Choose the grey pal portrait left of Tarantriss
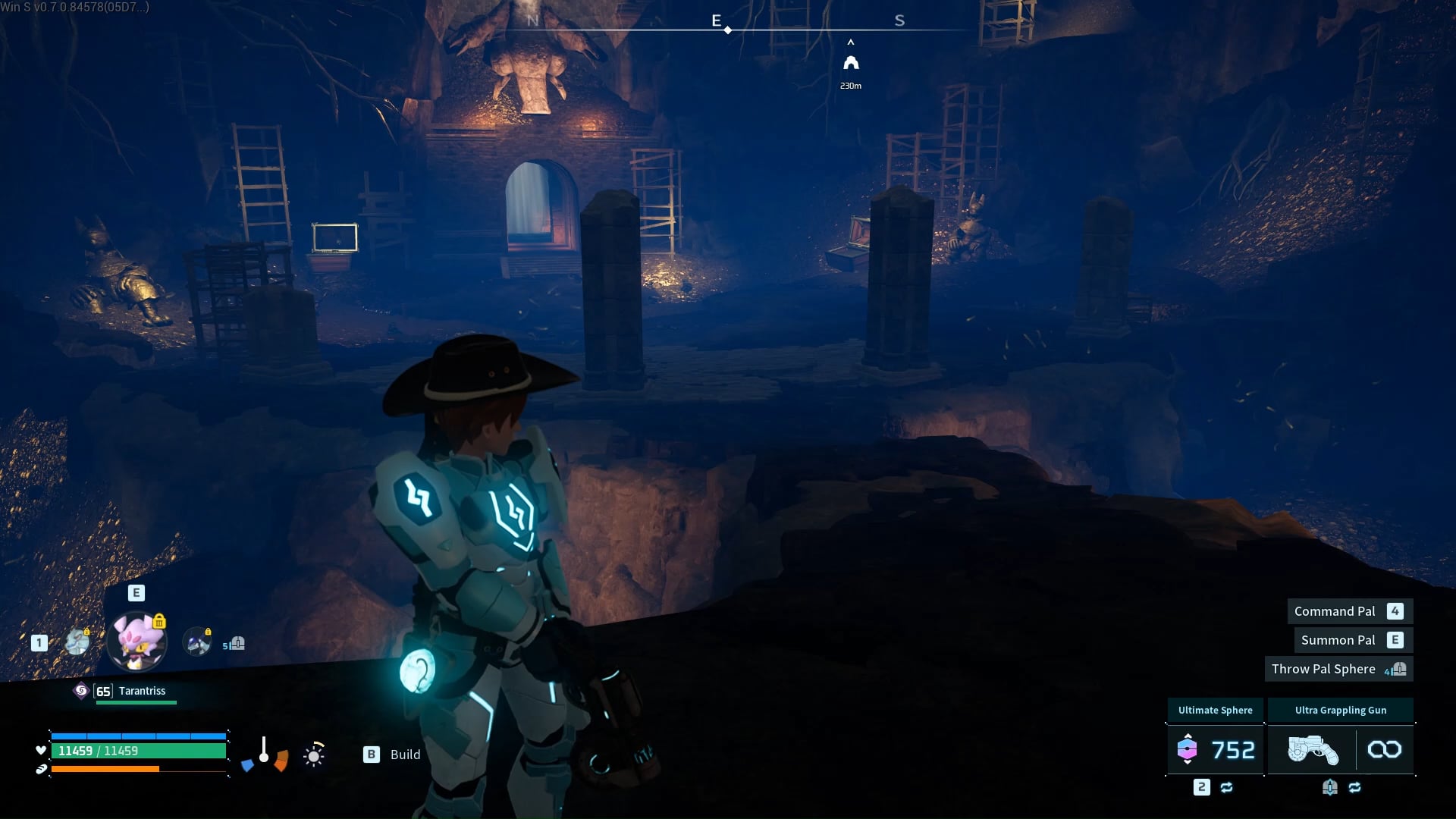1456x819 pixels. tap(77, 642)
